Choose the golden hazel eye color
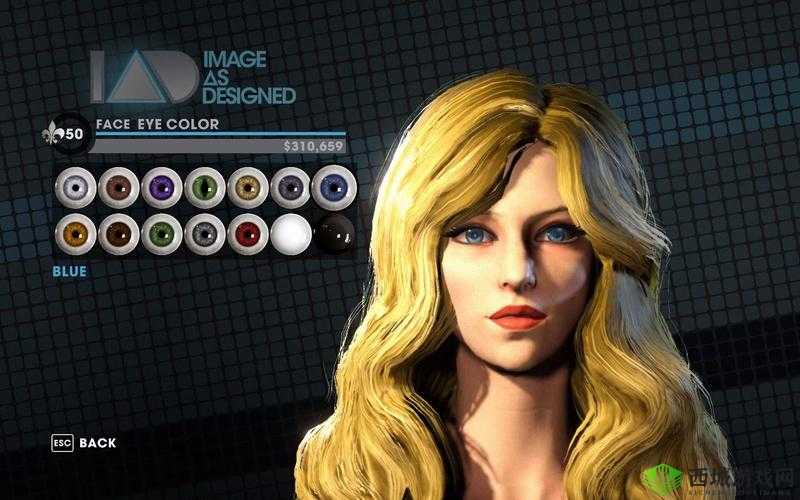This screenshot has width=800, height=500. point(246,186)
